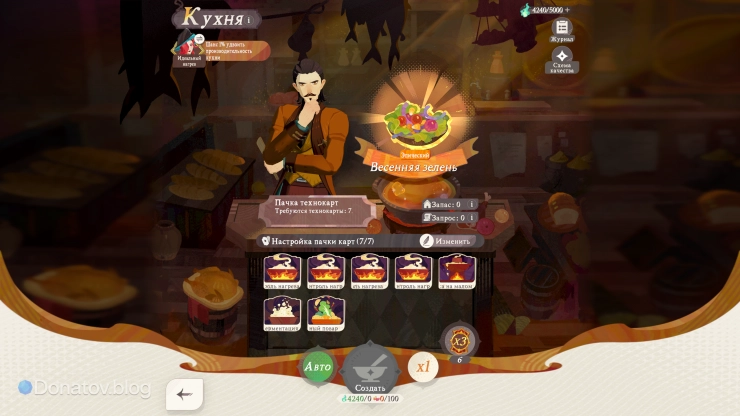Select the hanging pot over fire card

click(457, 270)
